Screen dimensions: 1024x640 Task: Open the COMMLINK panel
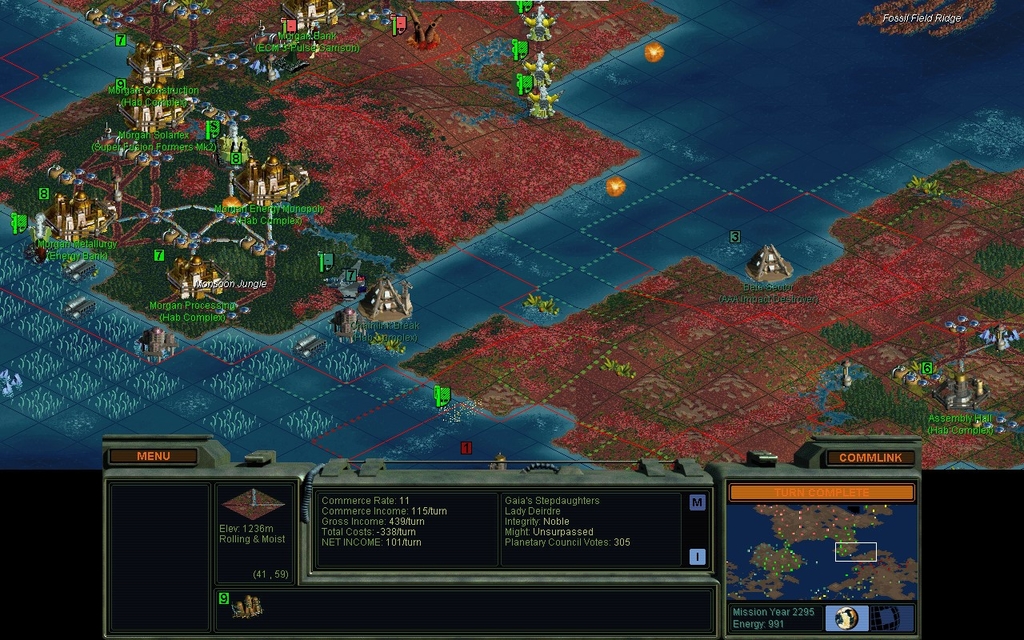tap(869, 457)
